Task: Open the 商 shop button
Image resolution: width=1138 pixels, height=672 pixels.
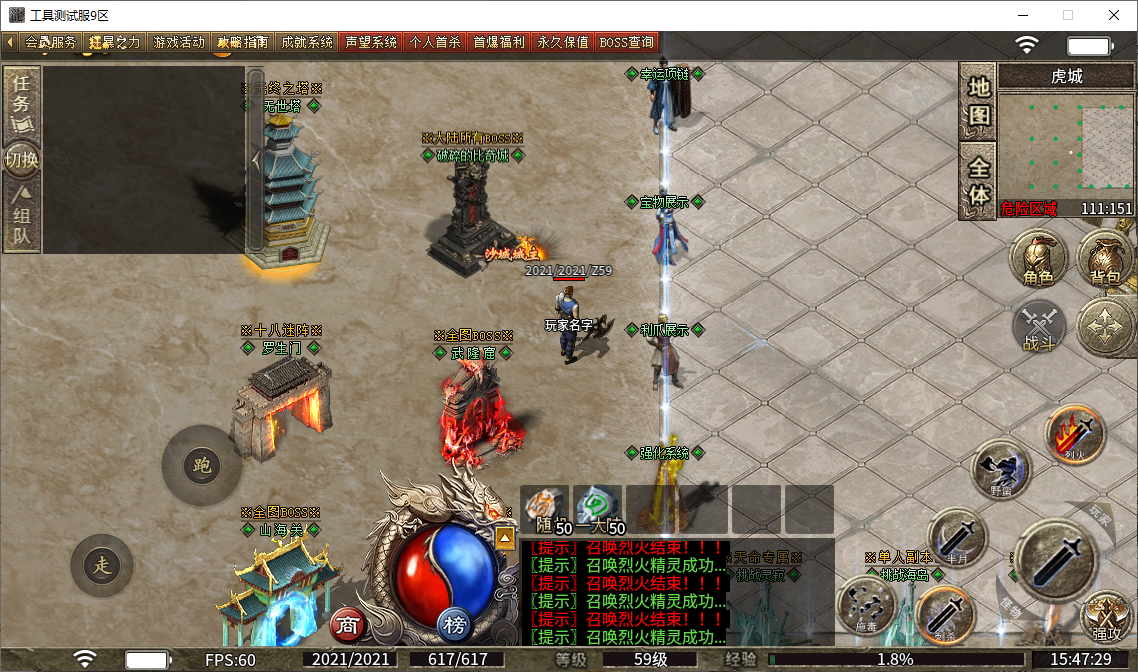Action: click(x=348, y=626)
